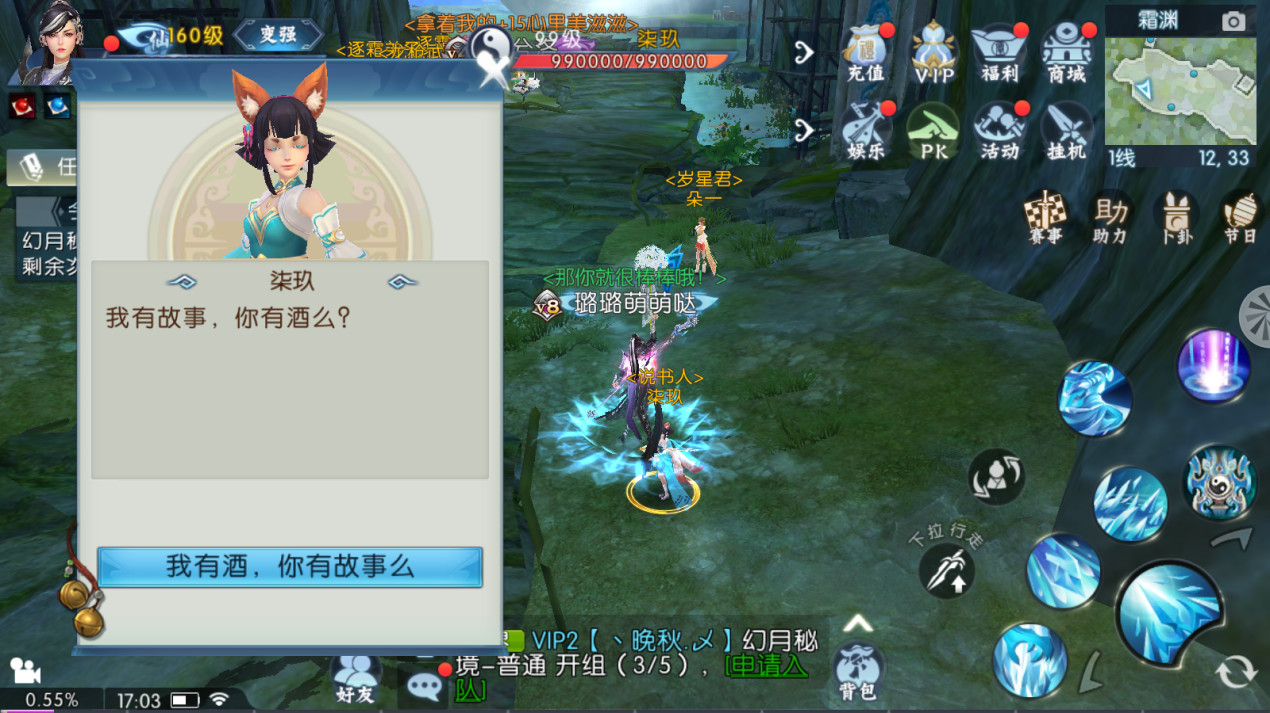Open the 福利 welfare rewards
Image resolution: width=1270 pixels, height=713 pixels.
pos(999,53)
